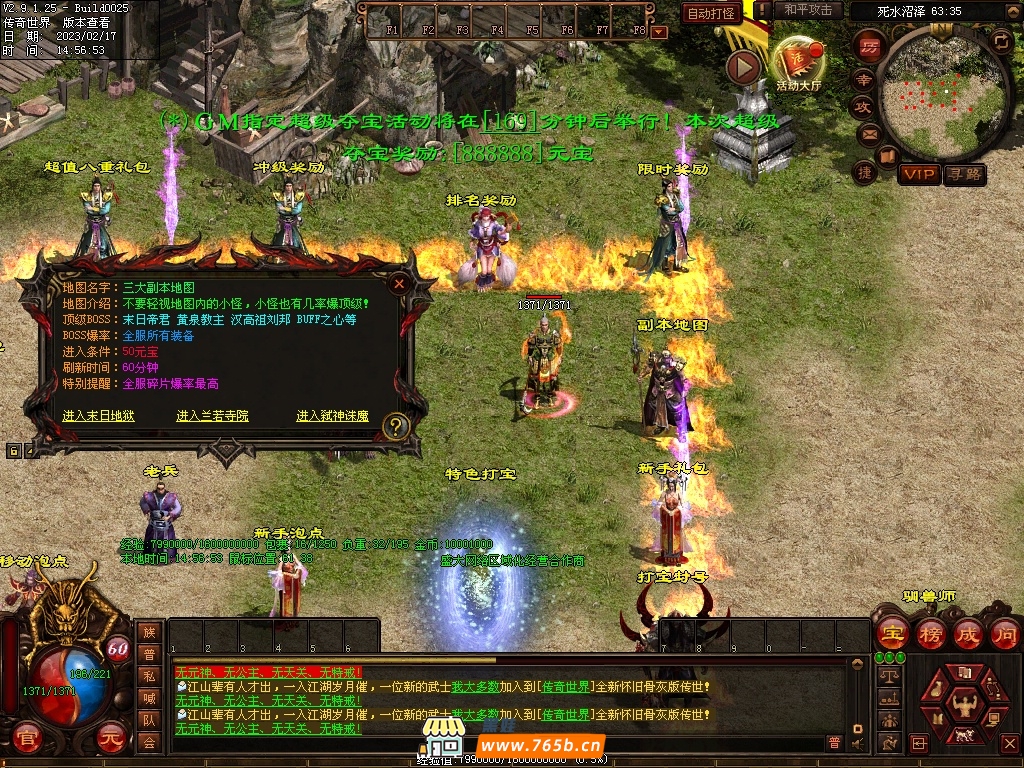Choose 进入末日地狱 in the dialog

(98, 416)
